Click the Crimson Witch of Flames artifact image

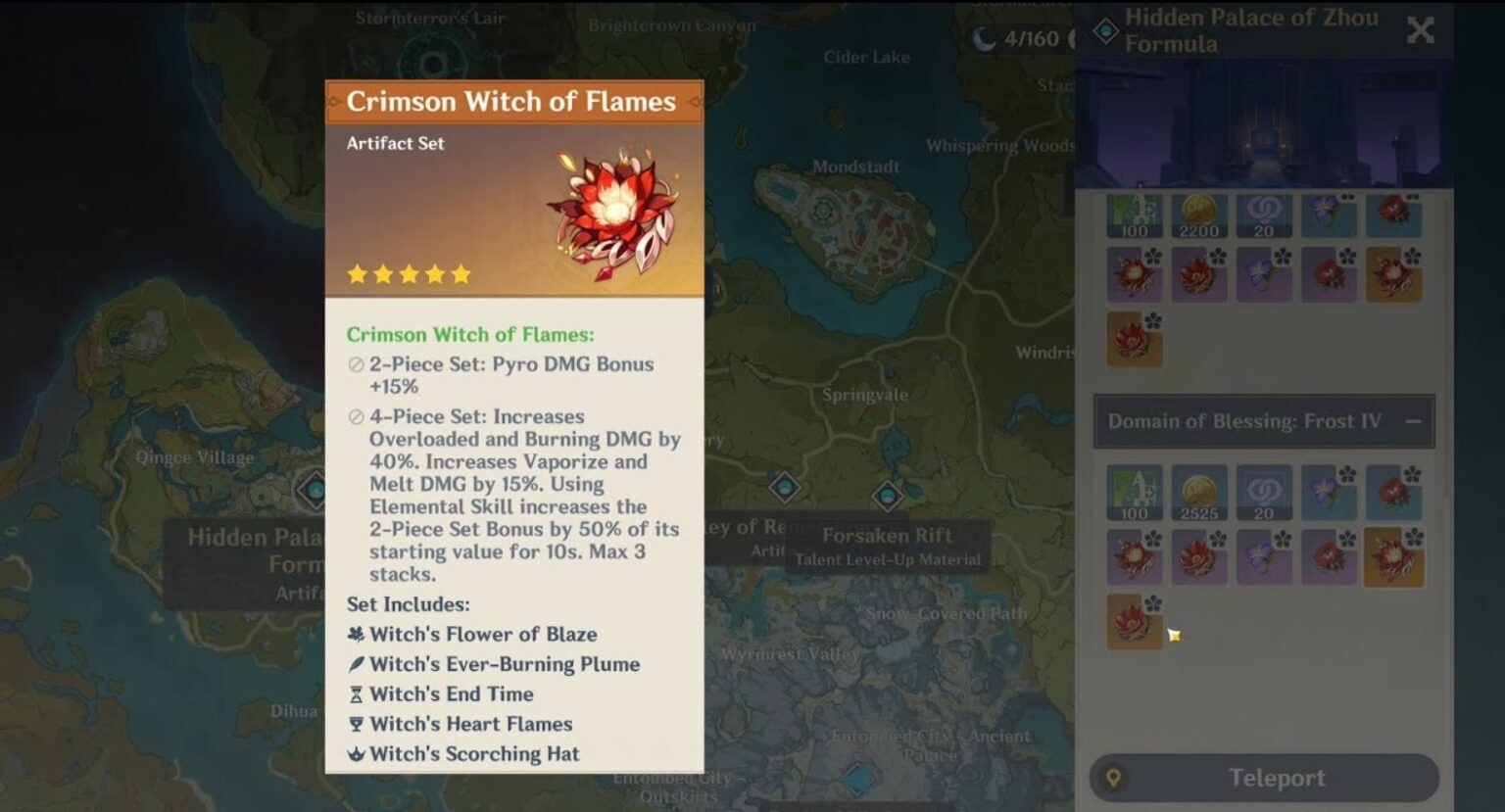click(613, 212)
